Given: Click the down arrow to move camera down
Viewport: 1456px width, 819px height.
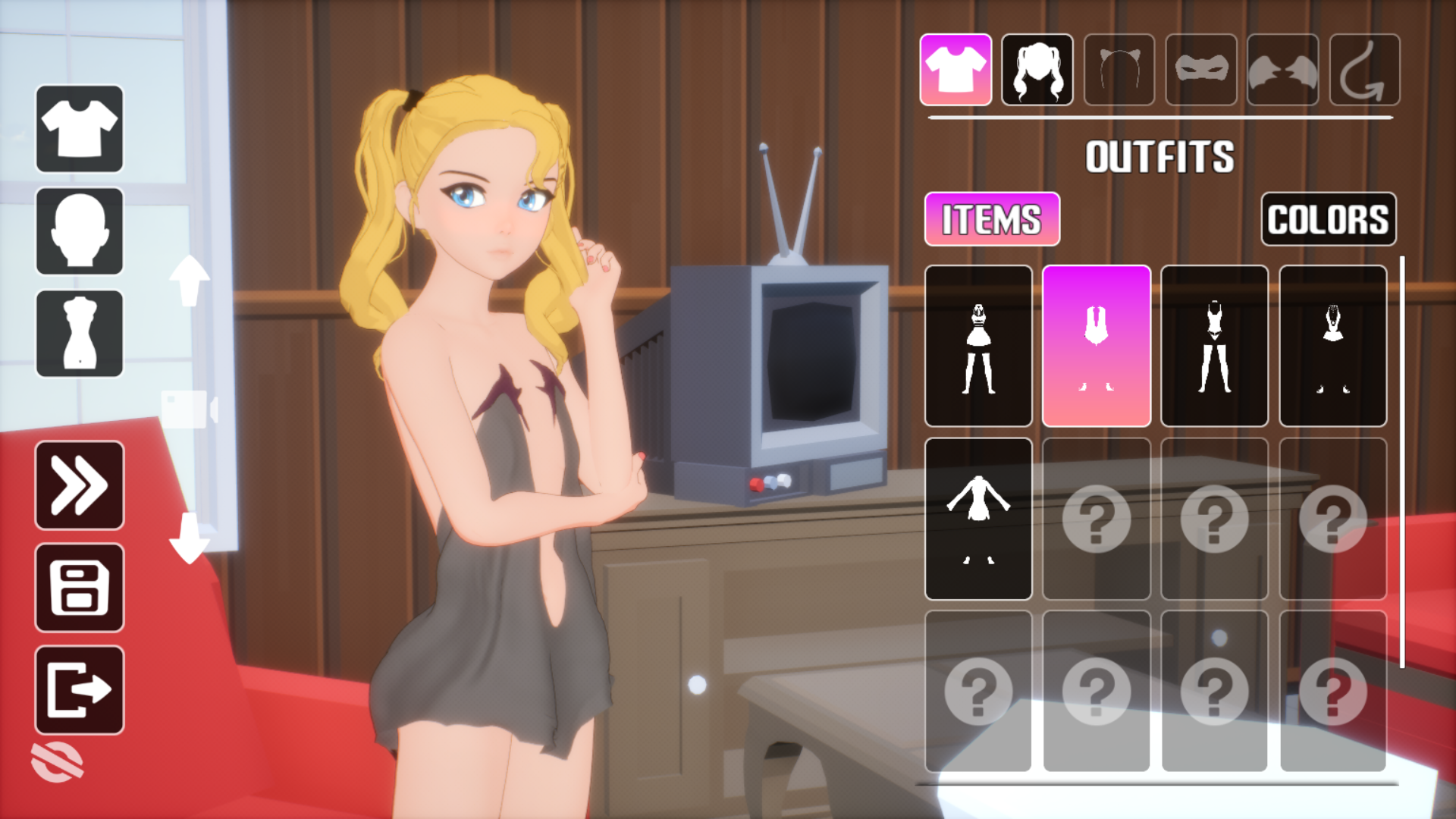Looking at the screenshot, I should (189, 533).
